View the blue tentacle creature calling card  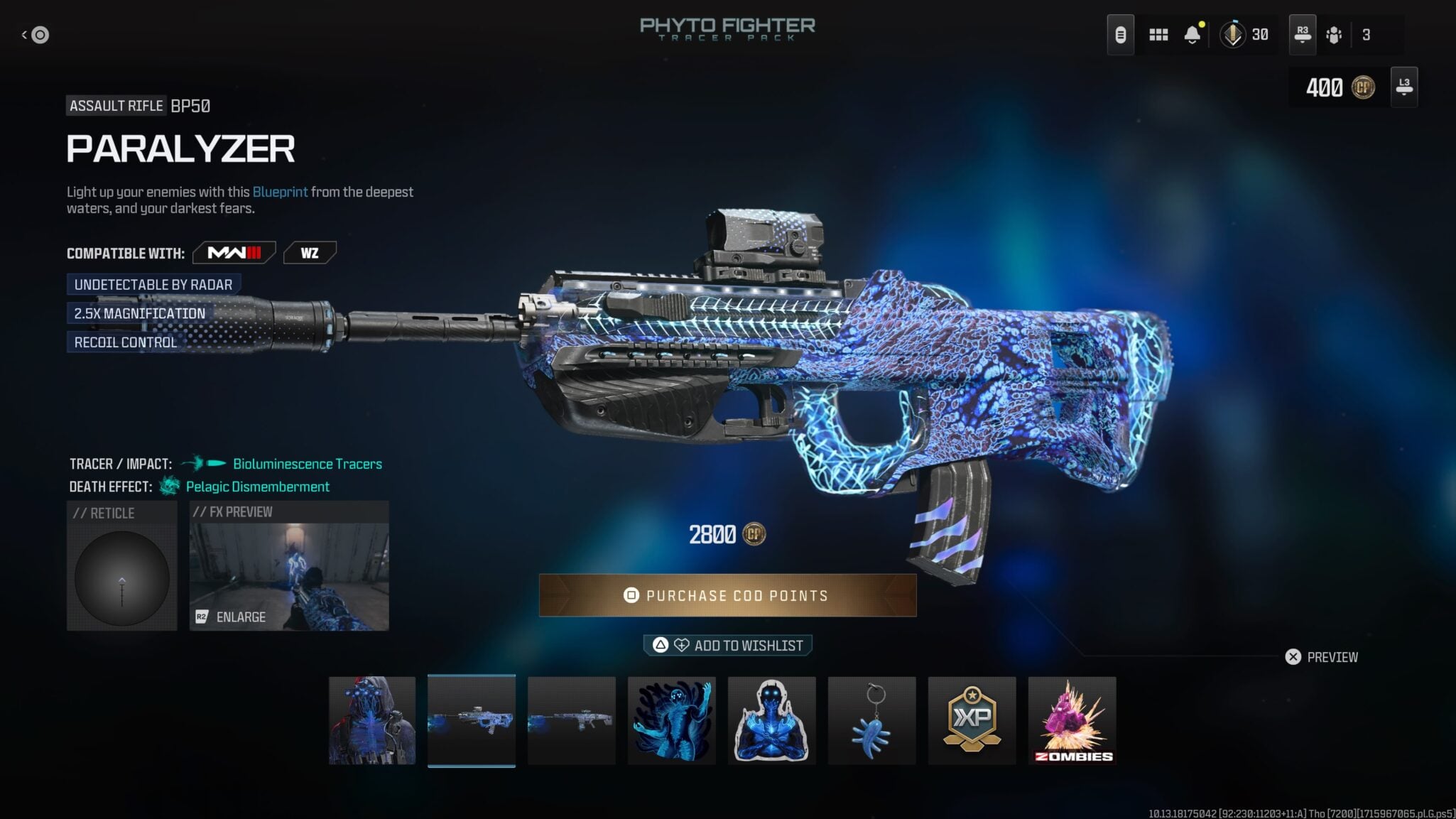[x=672, y=720]
